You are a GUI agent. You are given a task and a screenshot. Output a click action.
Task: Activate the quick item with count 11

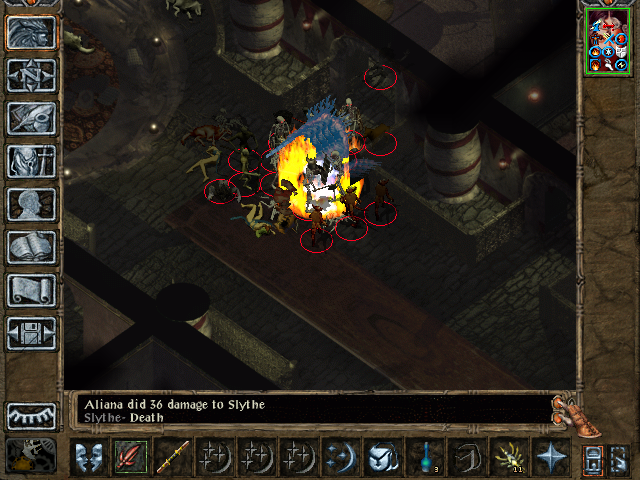(x=508, y=457)
